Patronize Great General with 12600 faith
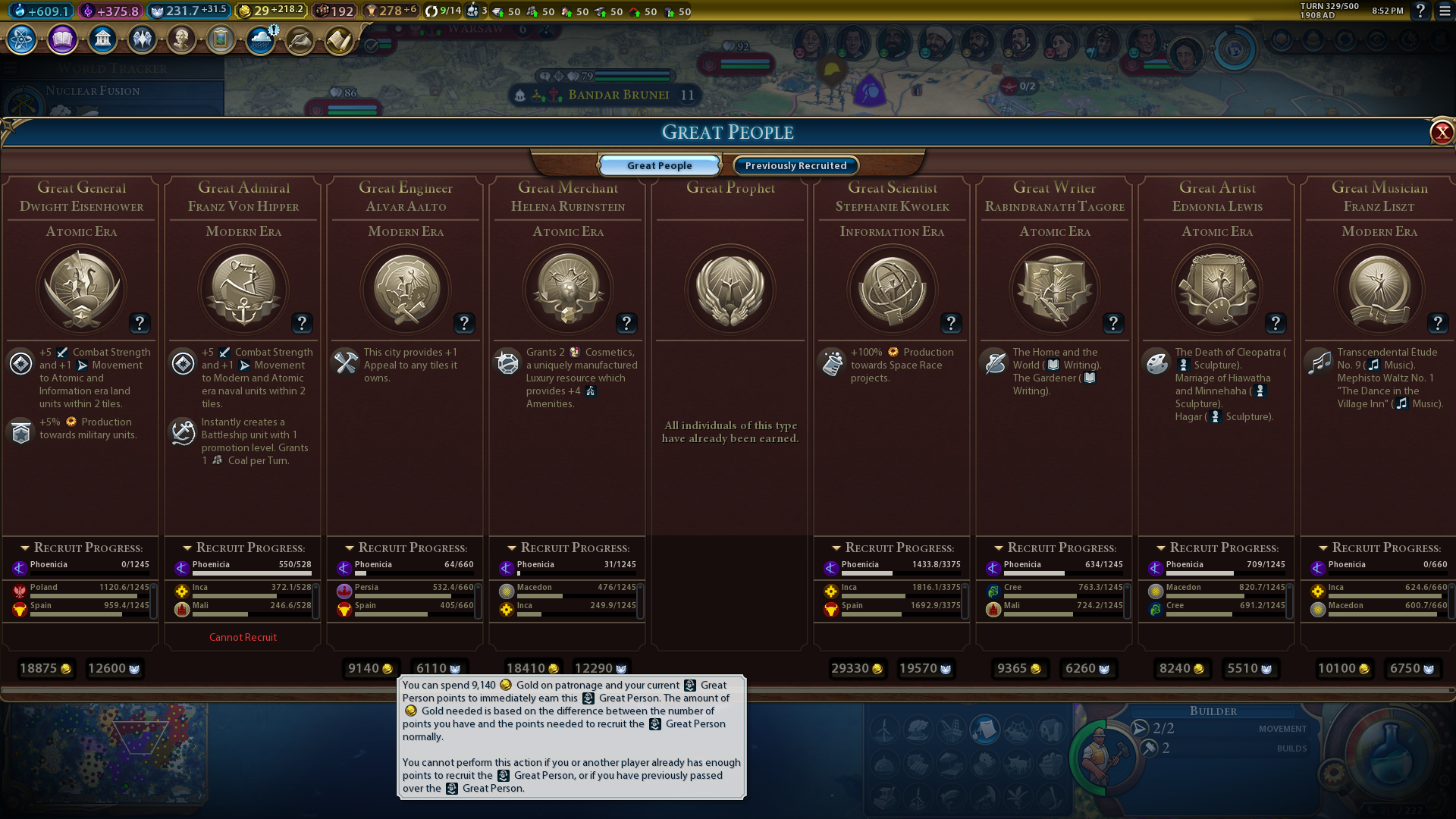 coord(114,668)
